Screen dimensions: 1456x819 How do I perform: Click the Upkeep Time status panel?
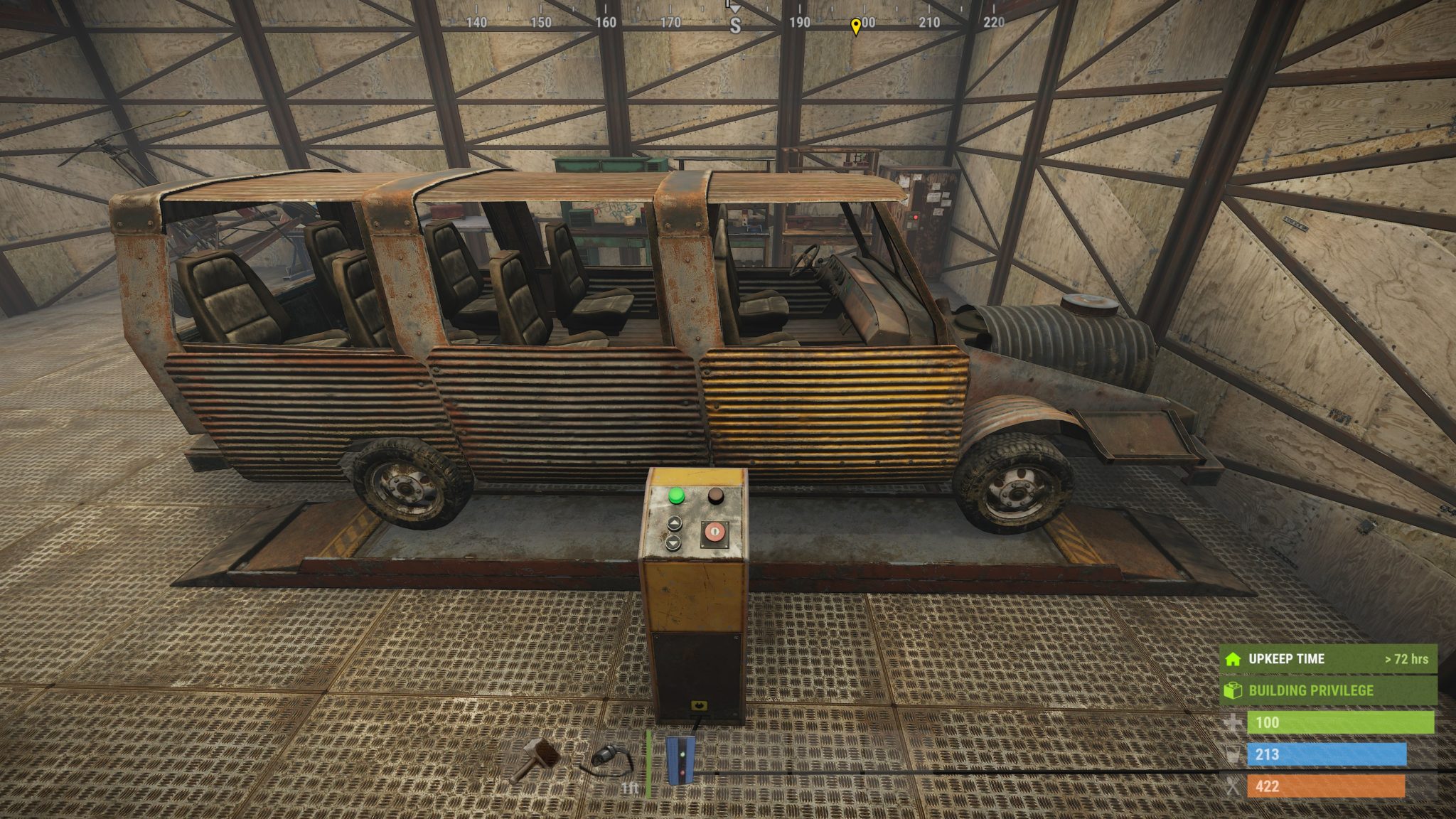coord(1328,659)
